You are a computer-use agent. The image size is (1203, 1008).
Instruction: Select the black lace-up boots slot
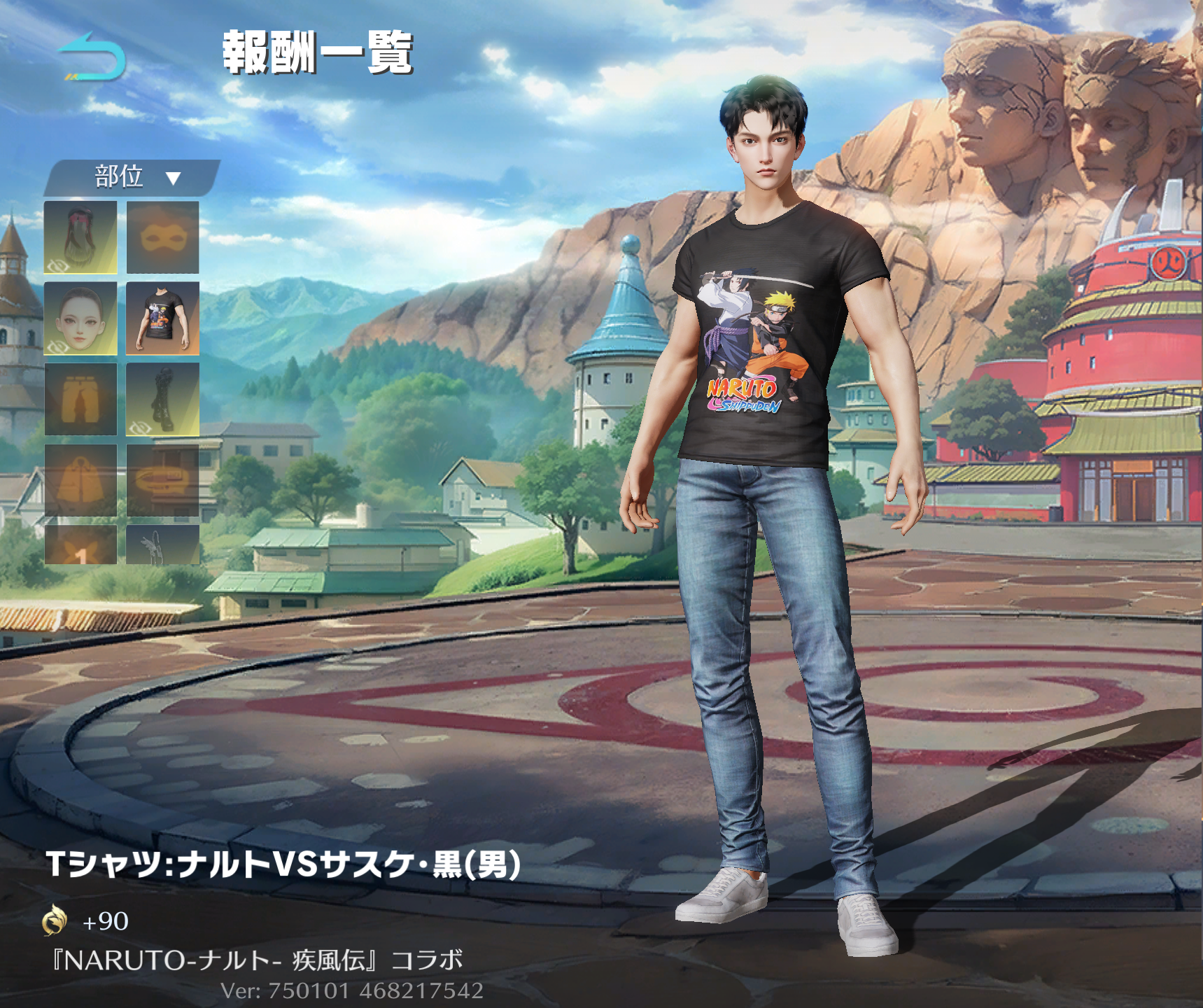[162, 399]
